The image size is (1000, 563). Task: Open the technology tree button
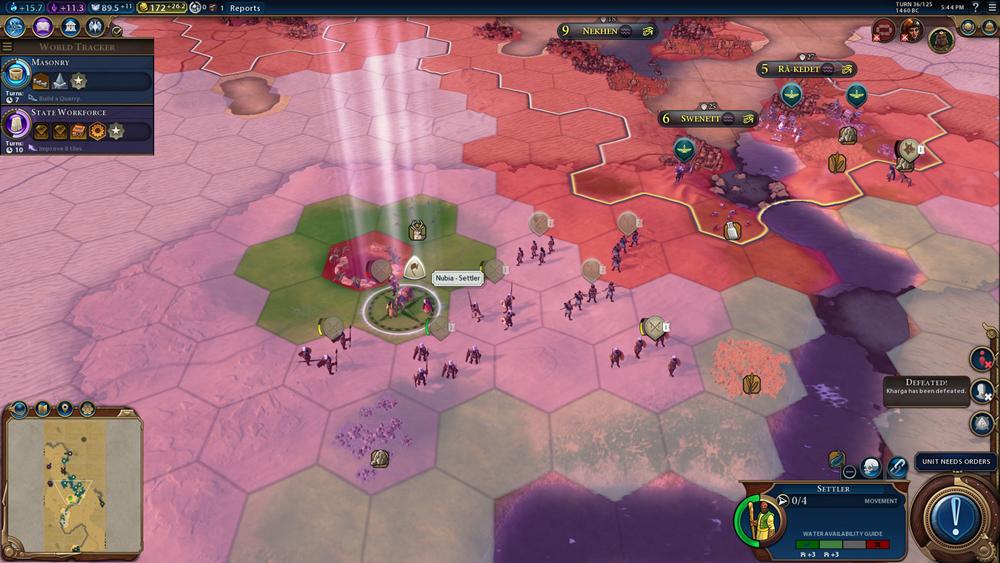(16, 27)
